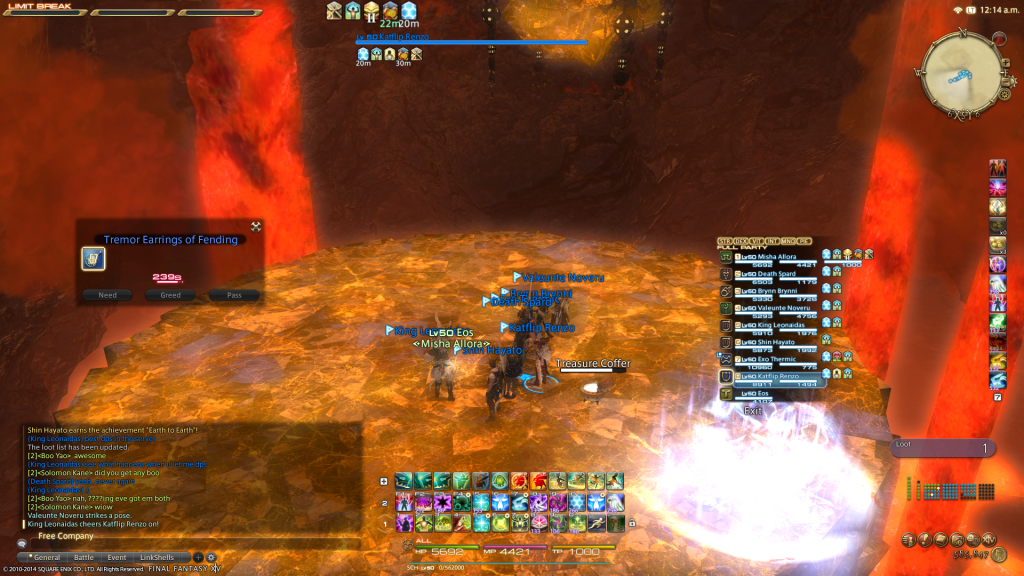Roll Need on Tremor Earrings of Fending
This screenshot has height=576, width=1024.
[x=107, y=295]
